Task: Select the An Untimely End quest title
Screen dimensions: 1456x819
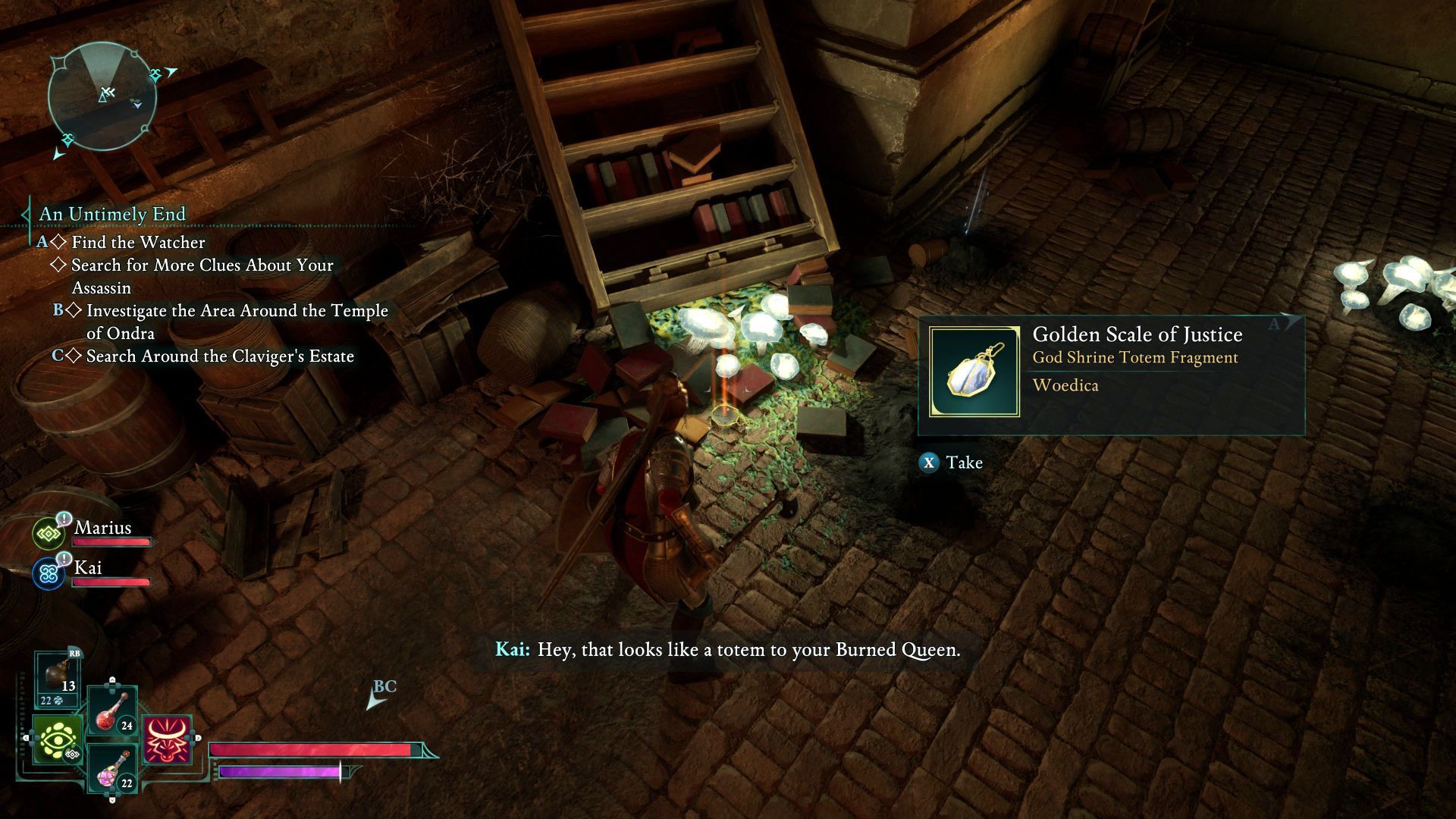Action: coord(112,214)
